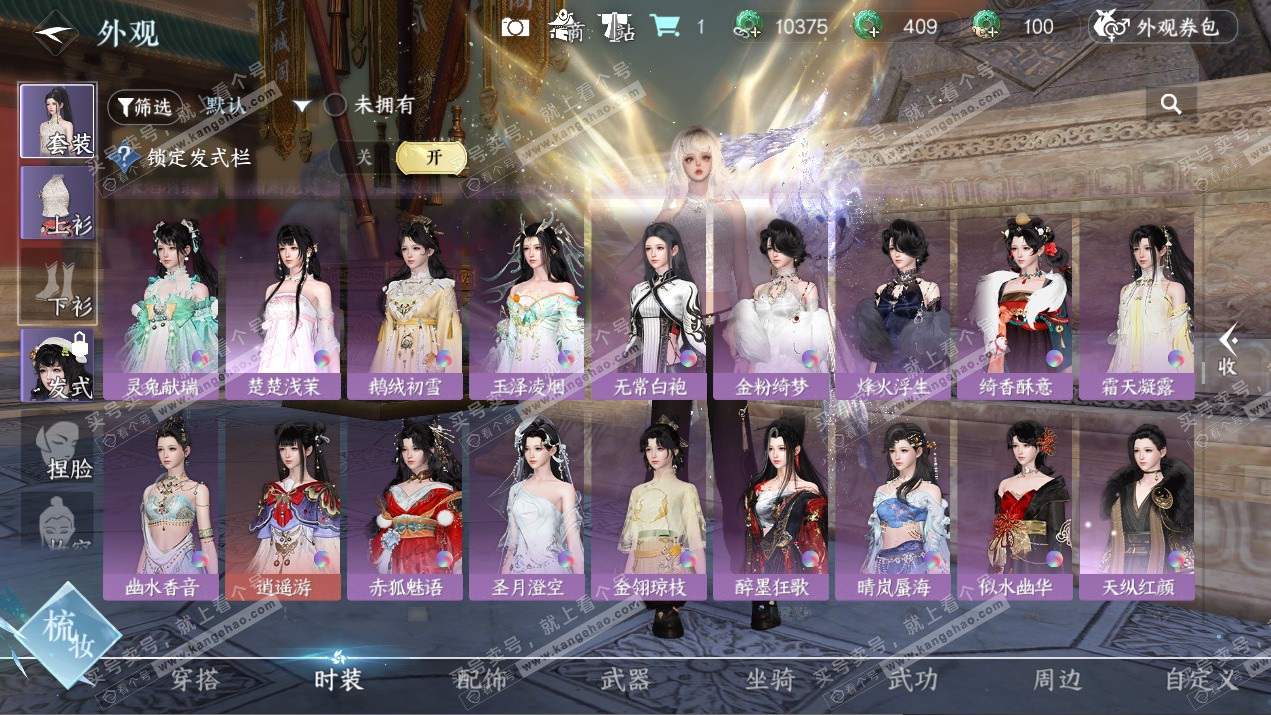Image resolution: width=1271 pixels, height=715 pixels.
Task: Switch hairstyle lock to 开
Action: [432, 157]
